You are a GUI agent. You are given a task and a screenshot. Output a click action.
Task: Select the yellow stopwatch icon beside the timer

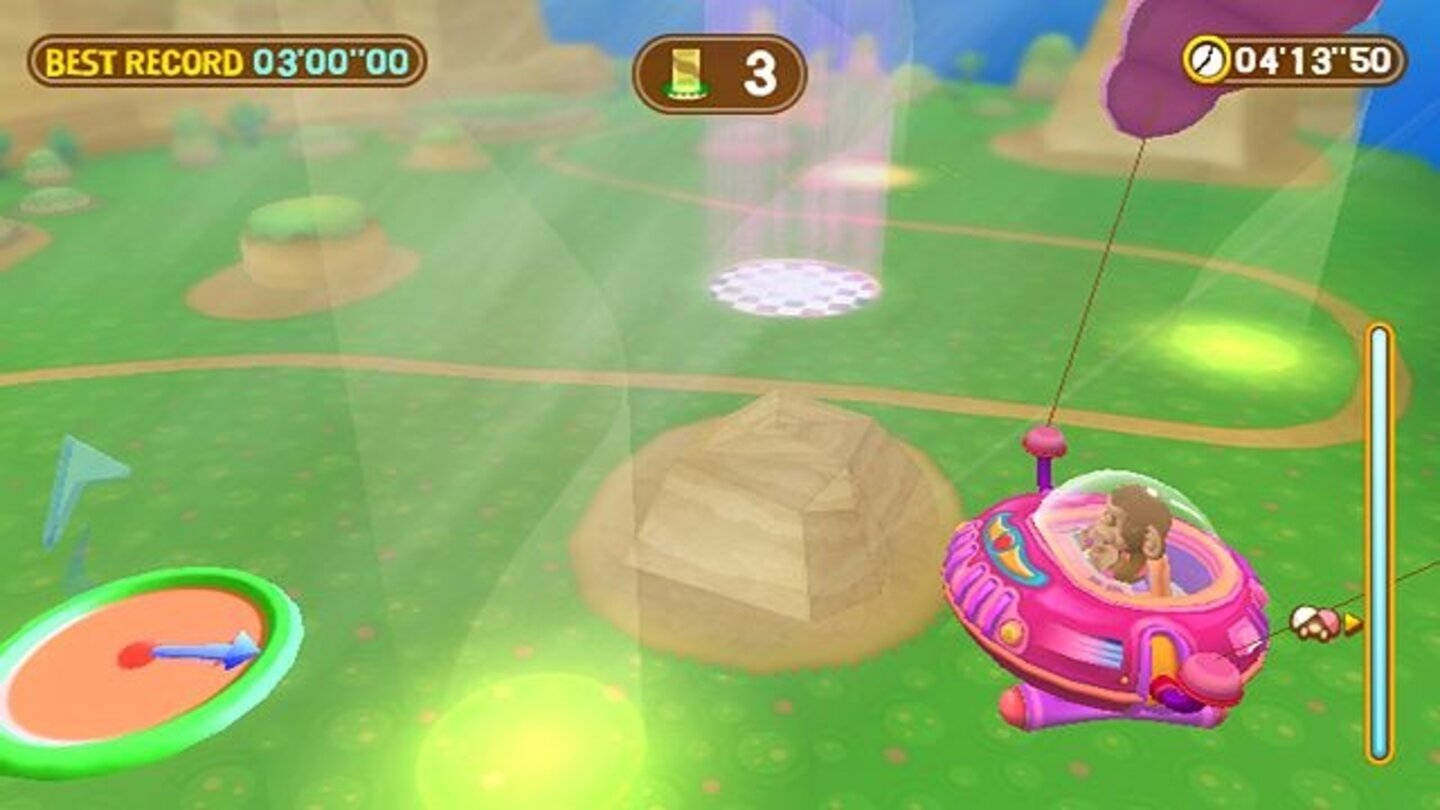[1207, 58]
